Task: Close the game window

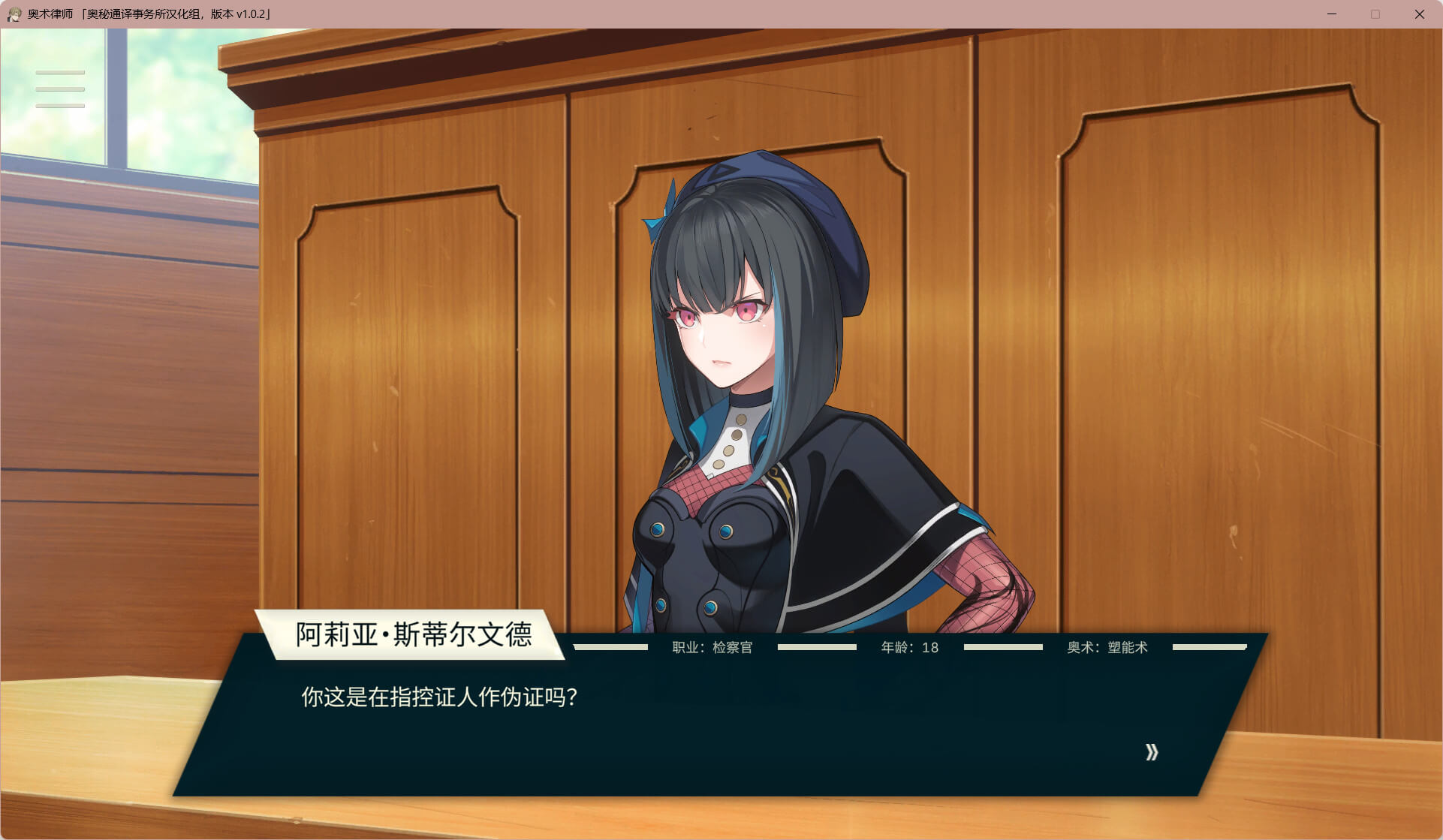Action: tap(1419, 14)
